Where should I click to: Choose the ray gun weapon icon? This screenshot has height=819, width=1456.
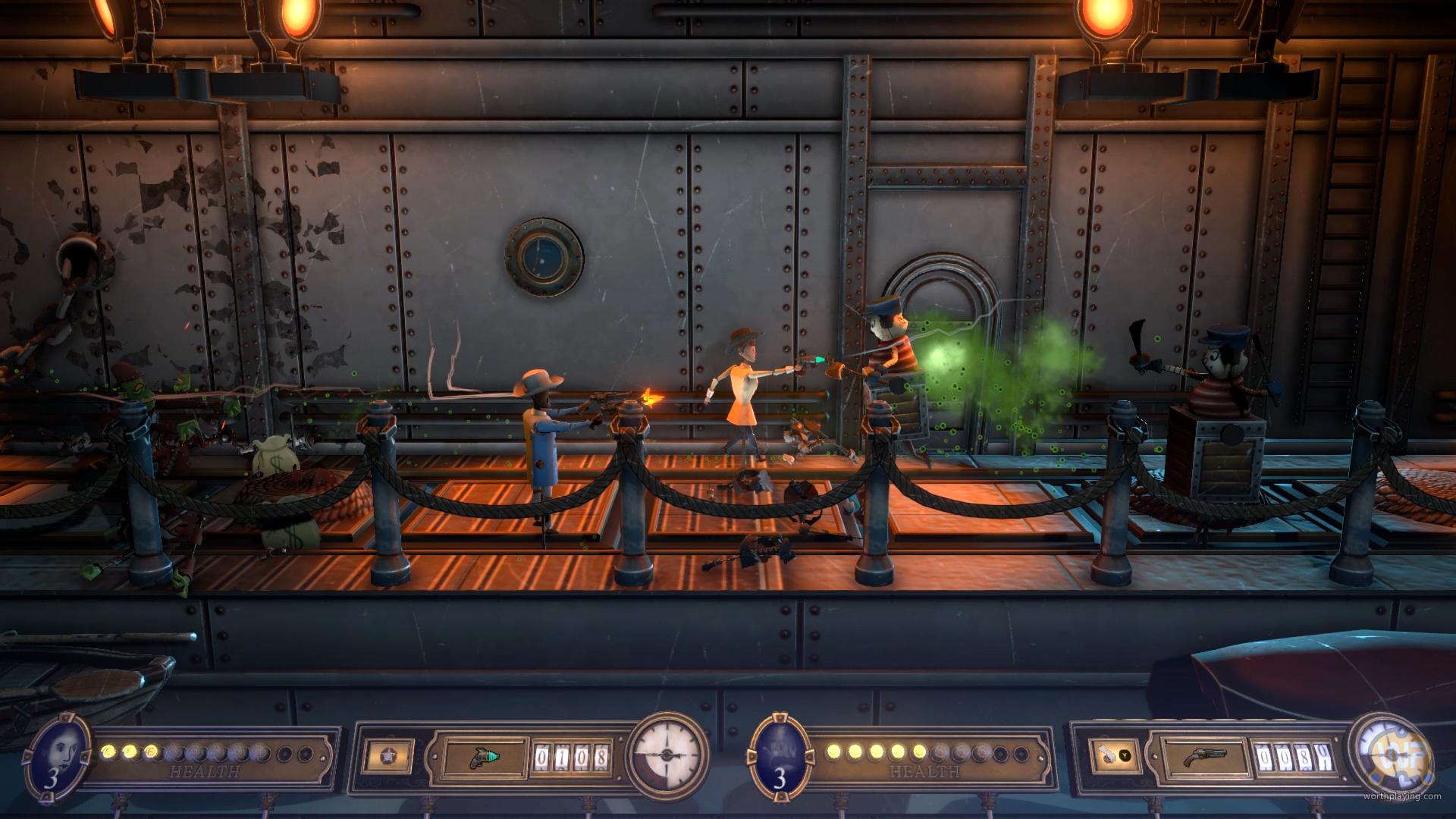[485, 756]
